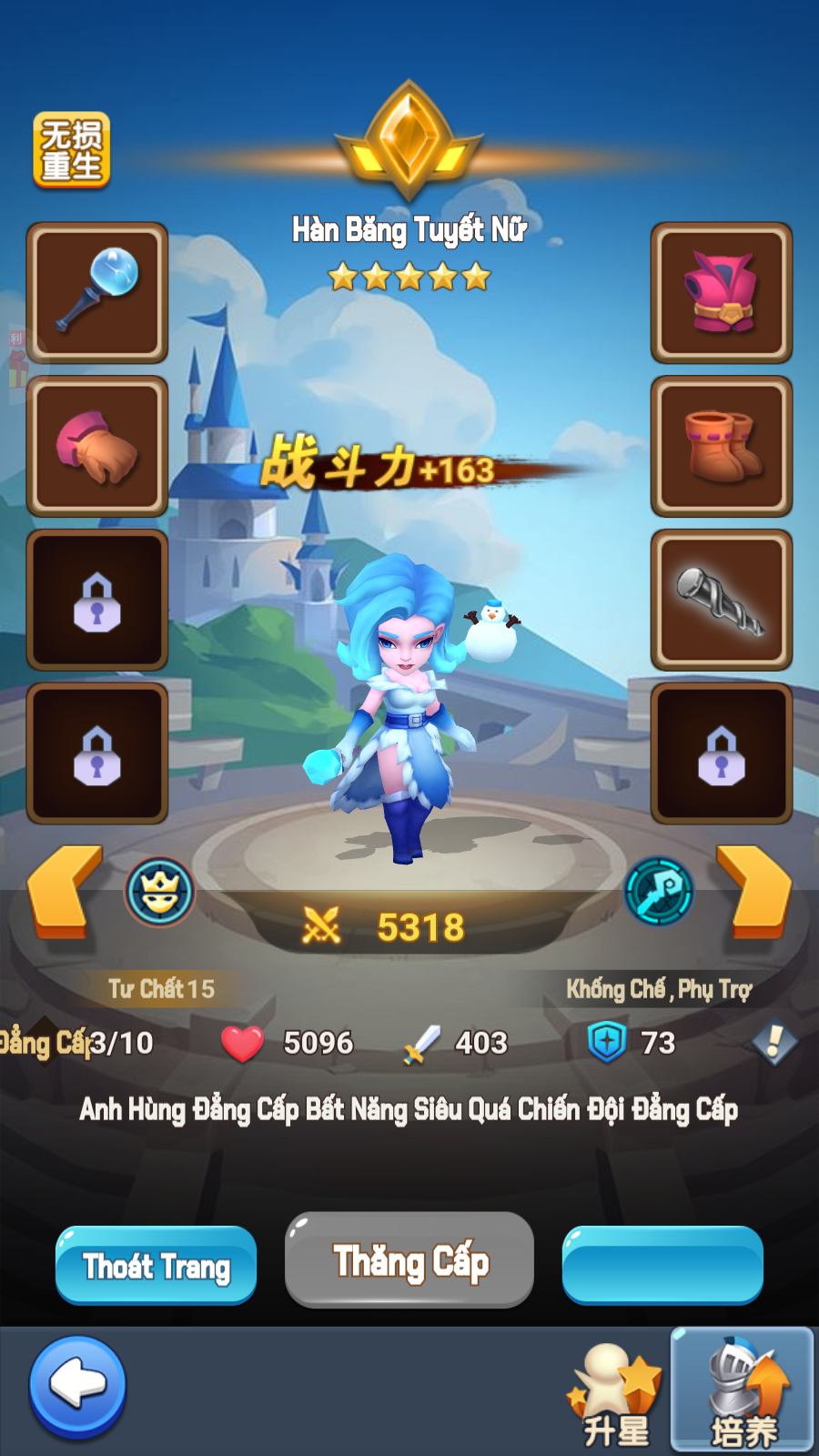This screenshot has height=1456, width=819.
Task: Select the ice orb staff slot
Action: (x=97, y=292)
